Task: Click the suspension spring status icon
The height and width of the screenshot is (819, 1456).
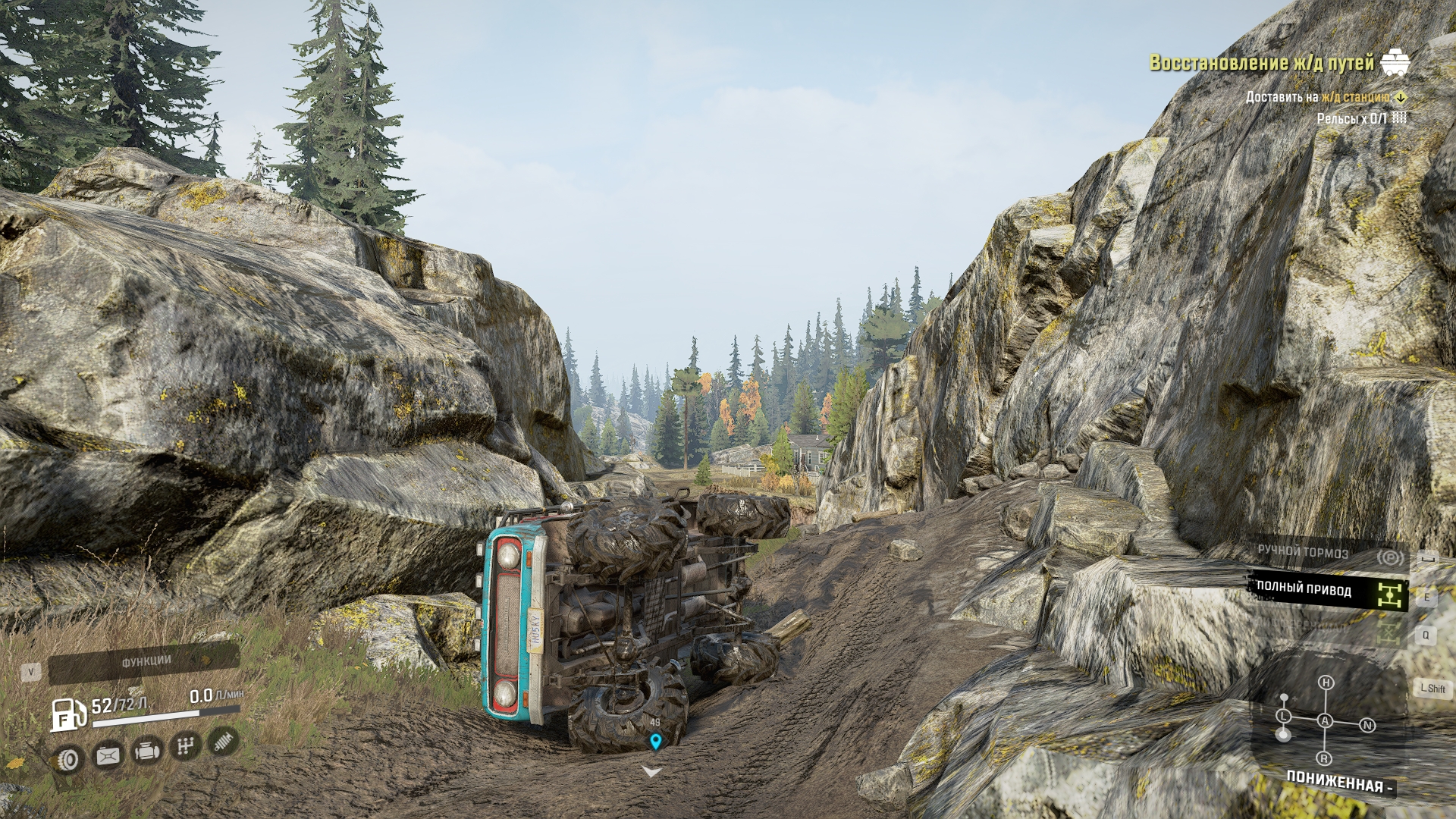Action: pyautogui.click(x=222, y=742)
